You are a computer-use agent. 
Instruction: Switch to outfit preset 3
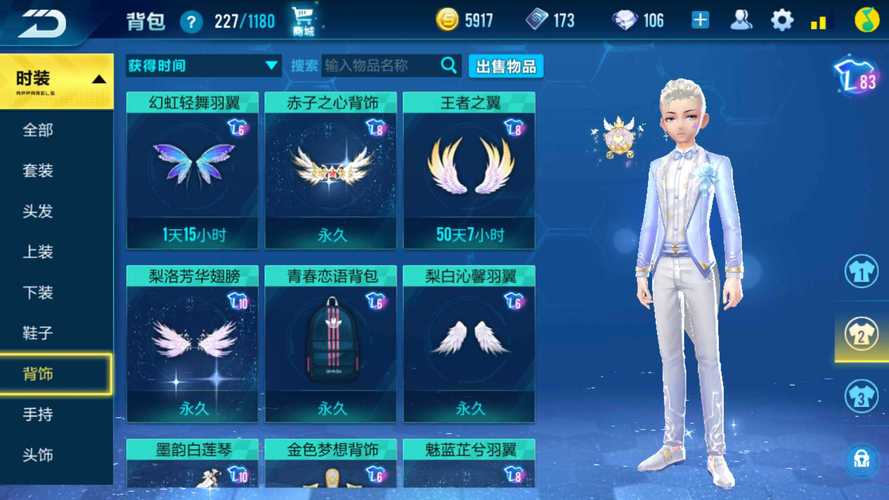[861, 396]
